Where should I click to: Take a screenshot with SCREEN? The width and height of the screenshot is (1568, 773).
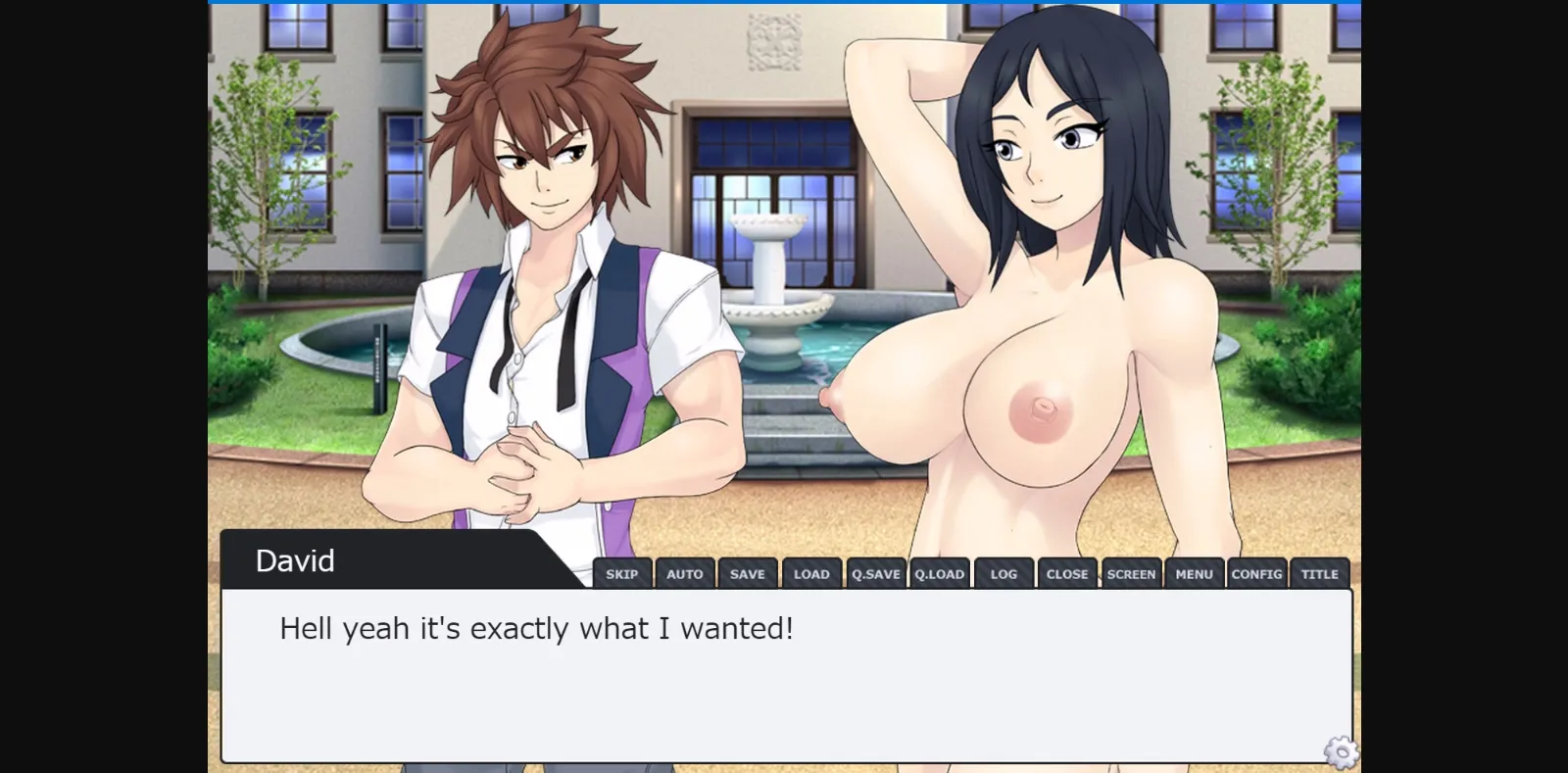1131,573
